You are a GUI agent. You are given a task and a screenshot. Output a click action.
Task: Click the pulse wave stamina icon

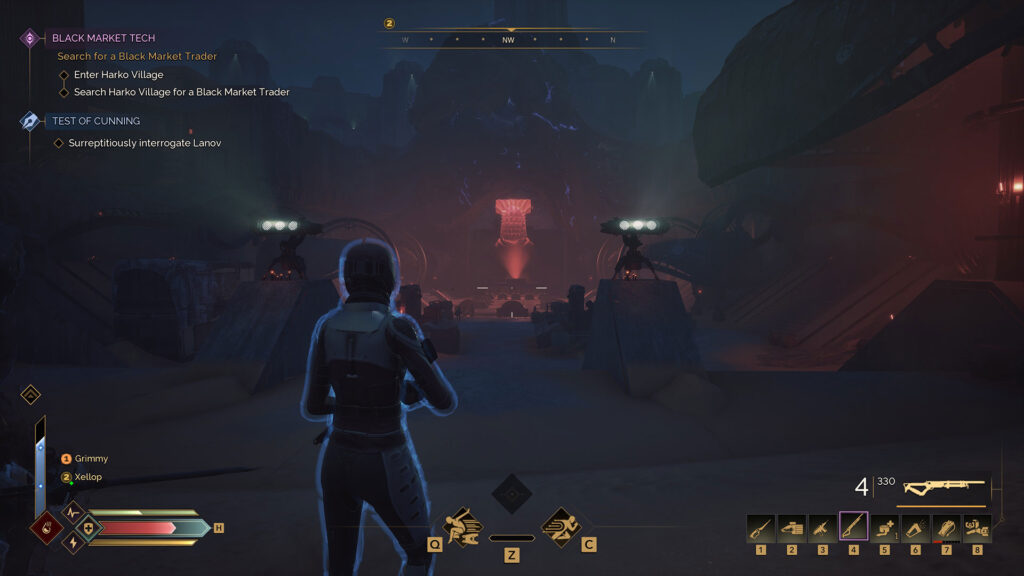pyautogui.click(x=72, y=511)
